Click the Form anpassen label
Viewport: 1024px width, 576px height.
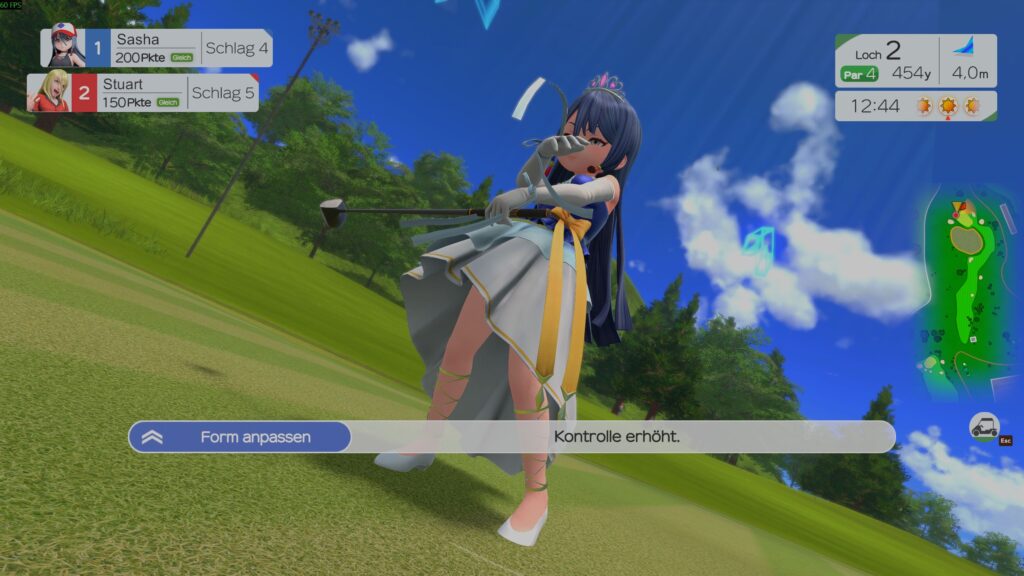tap(254, 437)
